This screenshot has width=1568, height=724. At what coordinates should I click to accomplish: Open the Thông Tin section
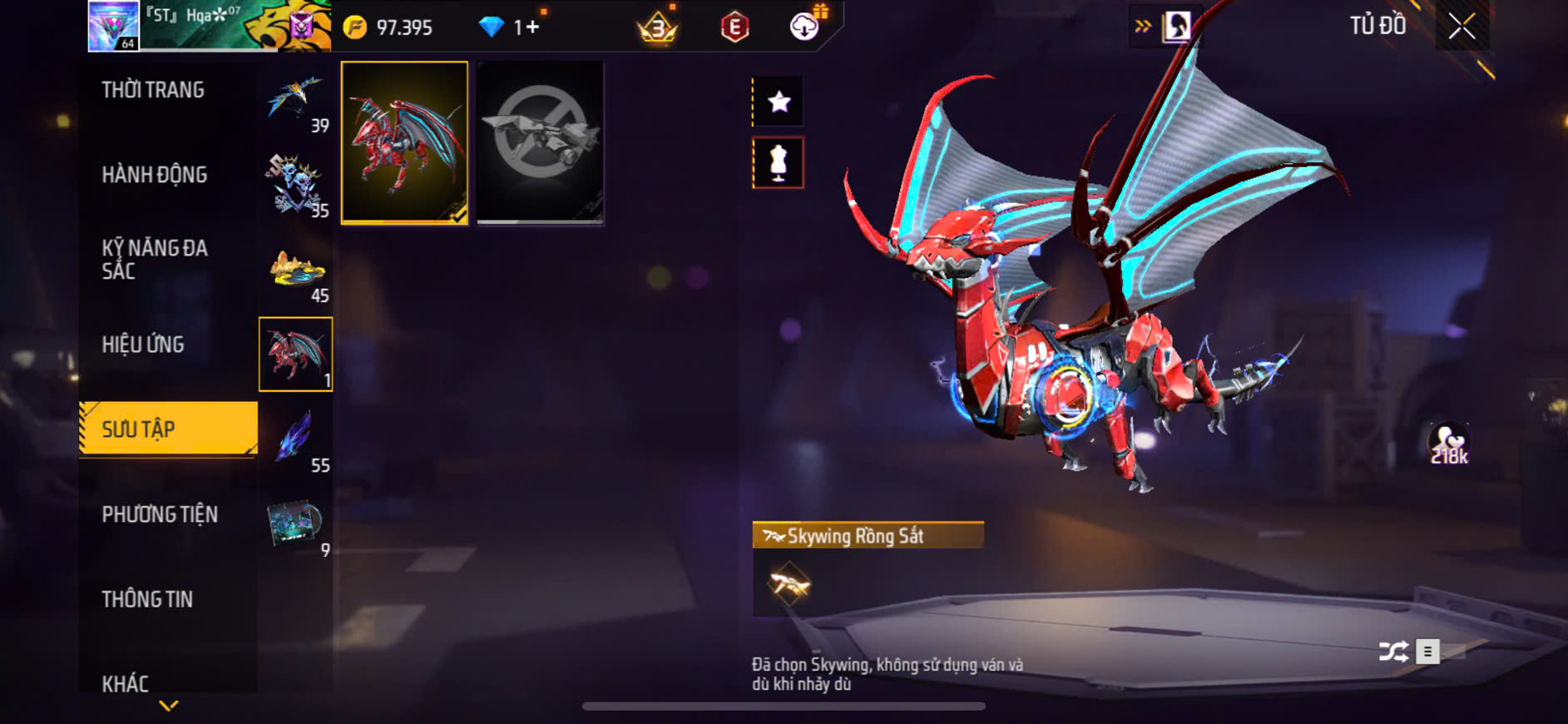pos(147,599)
